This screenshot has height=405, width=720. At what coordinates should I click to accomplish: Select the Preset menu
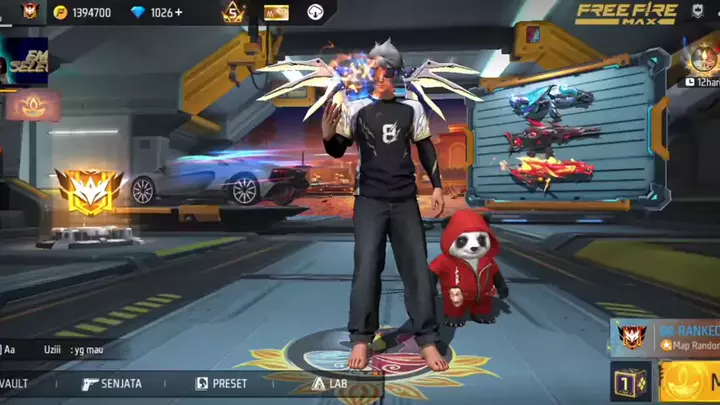221,384
